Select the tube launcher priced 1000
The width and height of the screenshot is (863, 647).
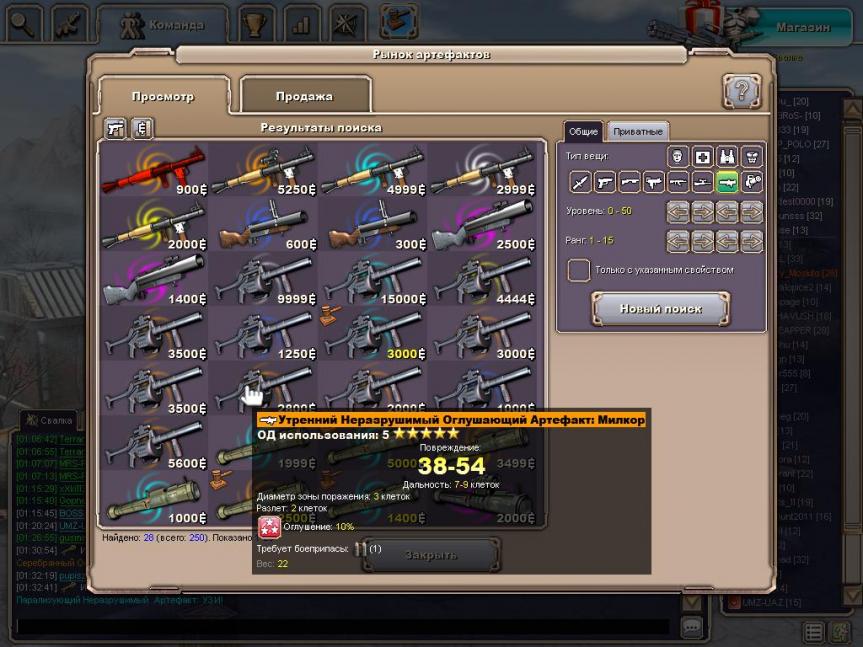[153, 502]
